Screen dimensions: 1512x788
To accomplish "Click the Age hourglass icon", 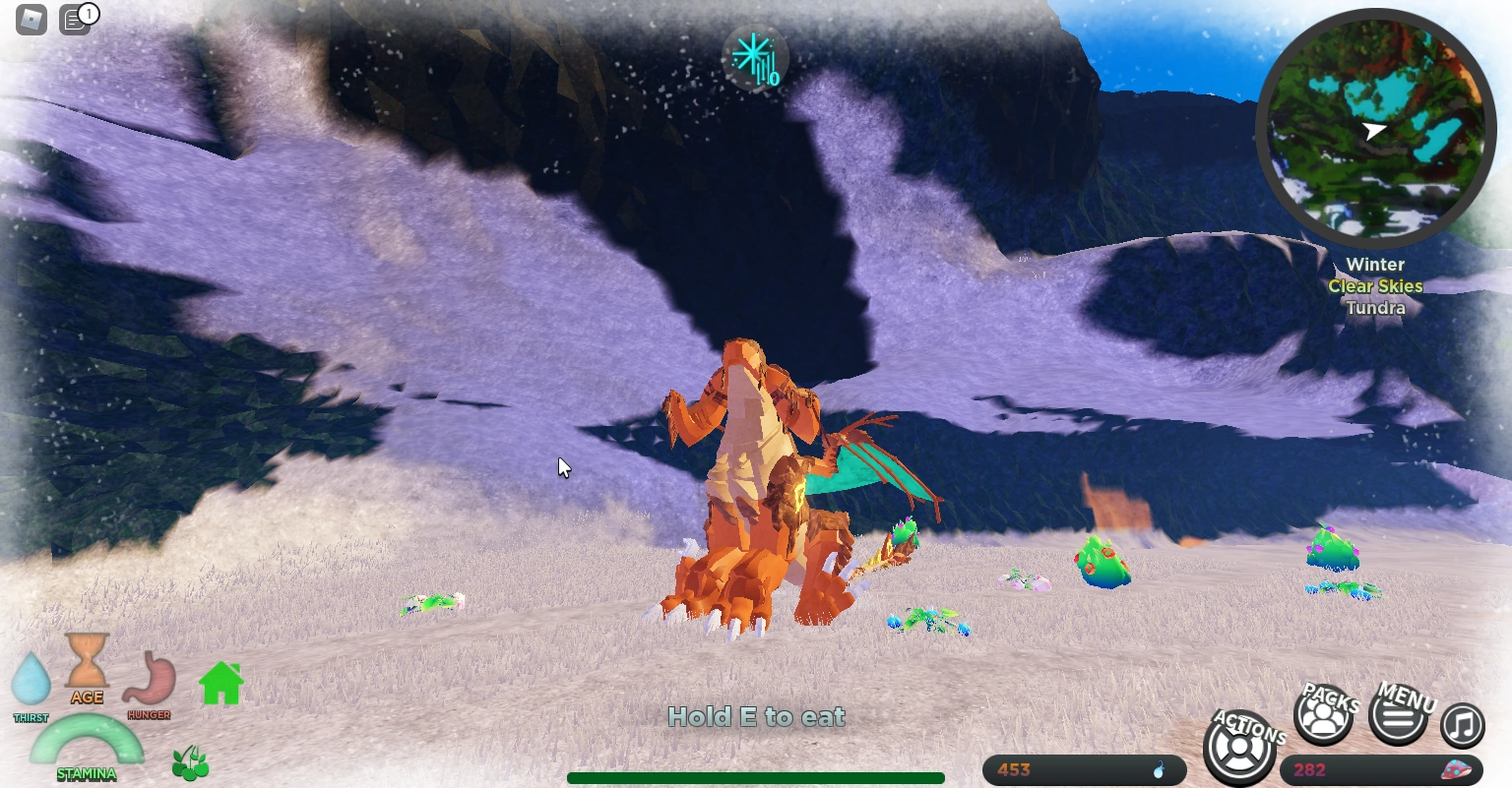I will click(x=87, y=669).
